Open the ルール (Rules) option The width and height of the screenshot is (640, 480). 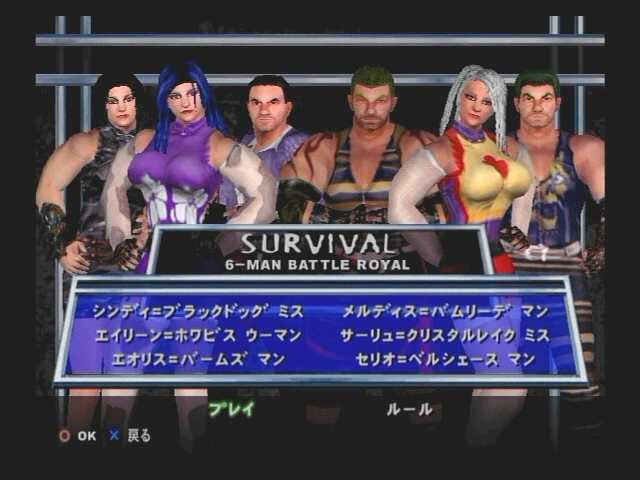pyautogui.click(x=410, y=409)
